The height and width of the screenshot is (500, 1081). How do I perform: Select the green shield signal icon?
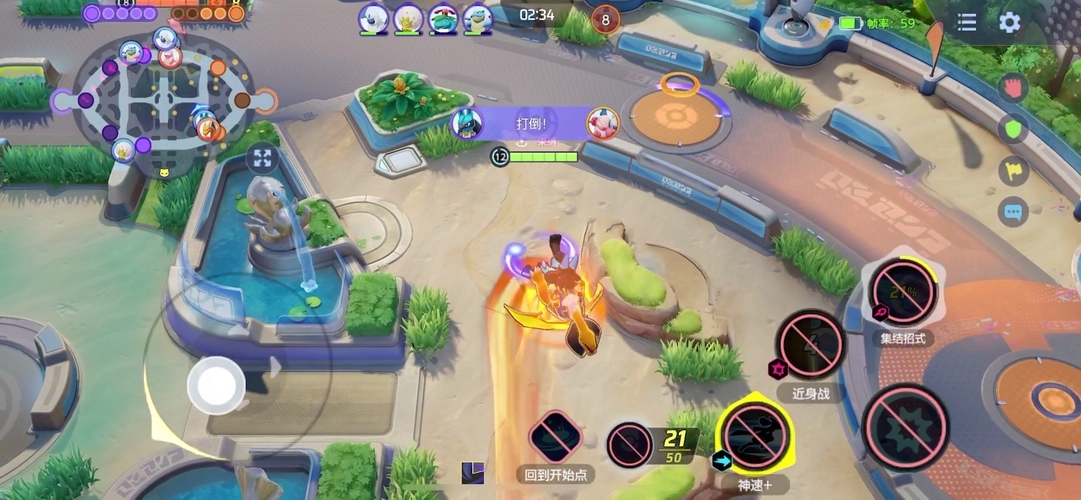(1014, 129)
